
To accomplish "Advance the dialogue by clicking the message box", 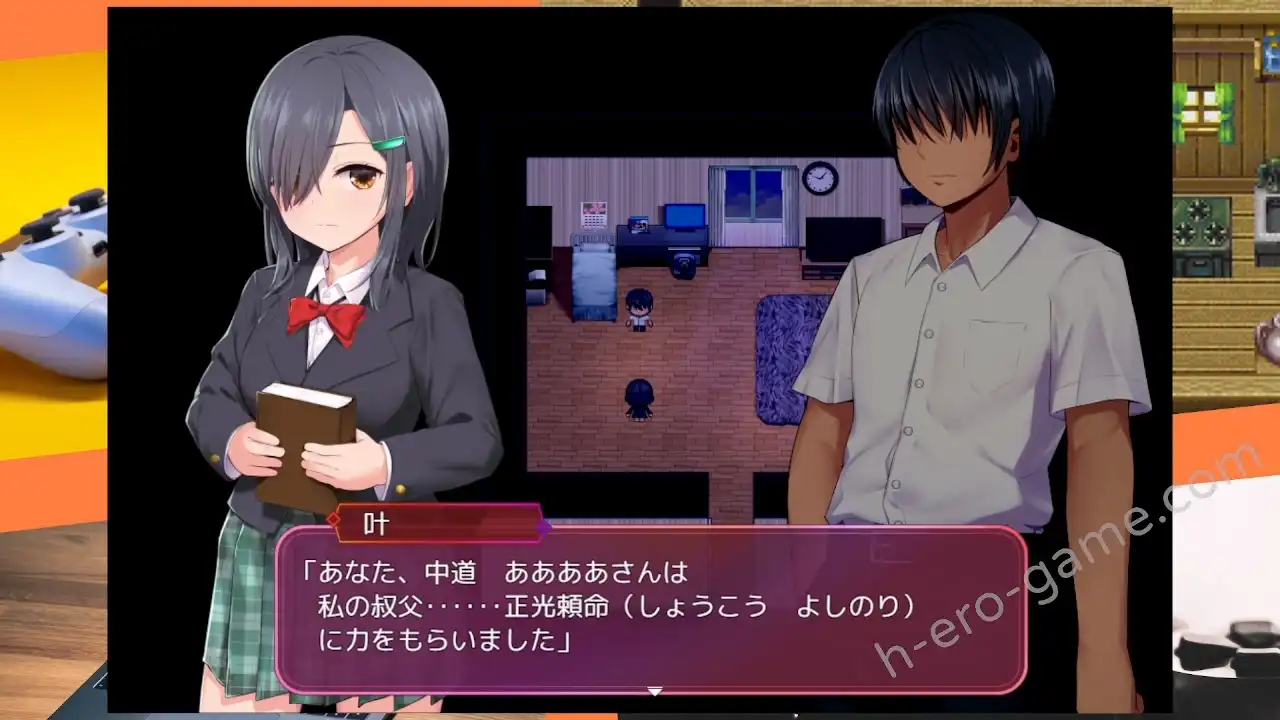I will [x=650, y=608].
